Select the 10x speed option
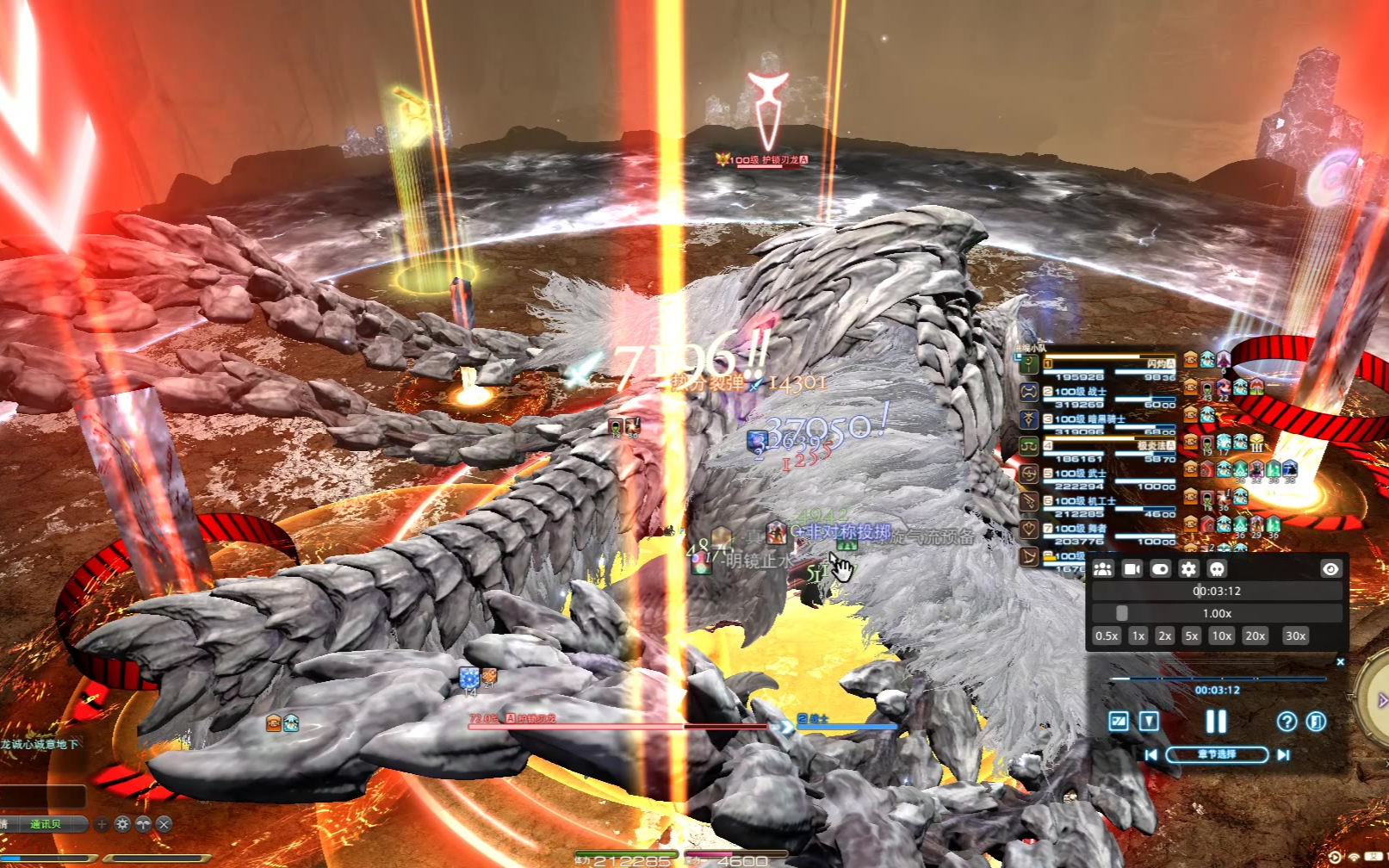This screenshot has height=868, width=1389. click(1221, 636)
